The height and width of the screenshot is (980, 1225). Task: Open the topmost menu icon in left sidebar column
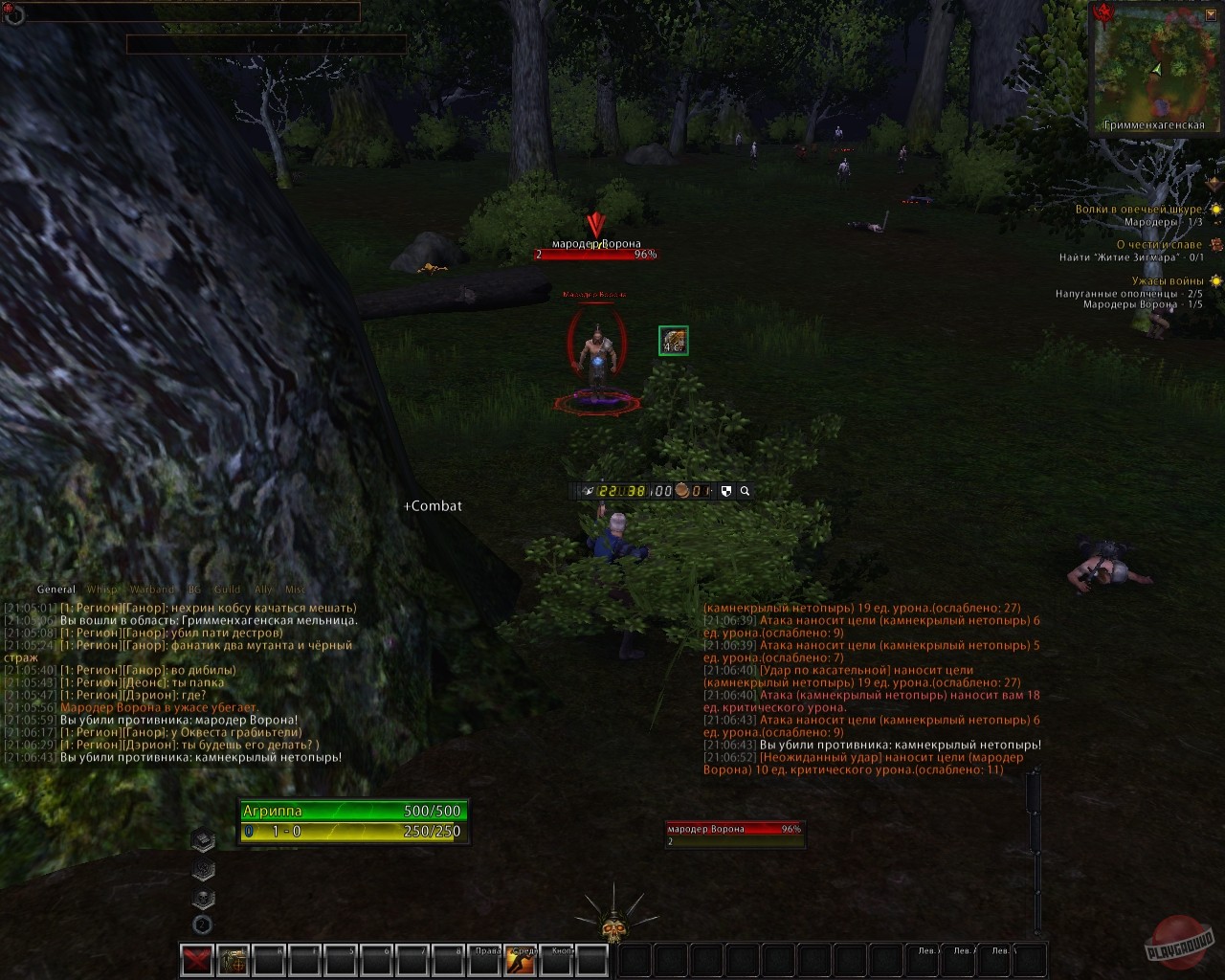click(203, 839)
